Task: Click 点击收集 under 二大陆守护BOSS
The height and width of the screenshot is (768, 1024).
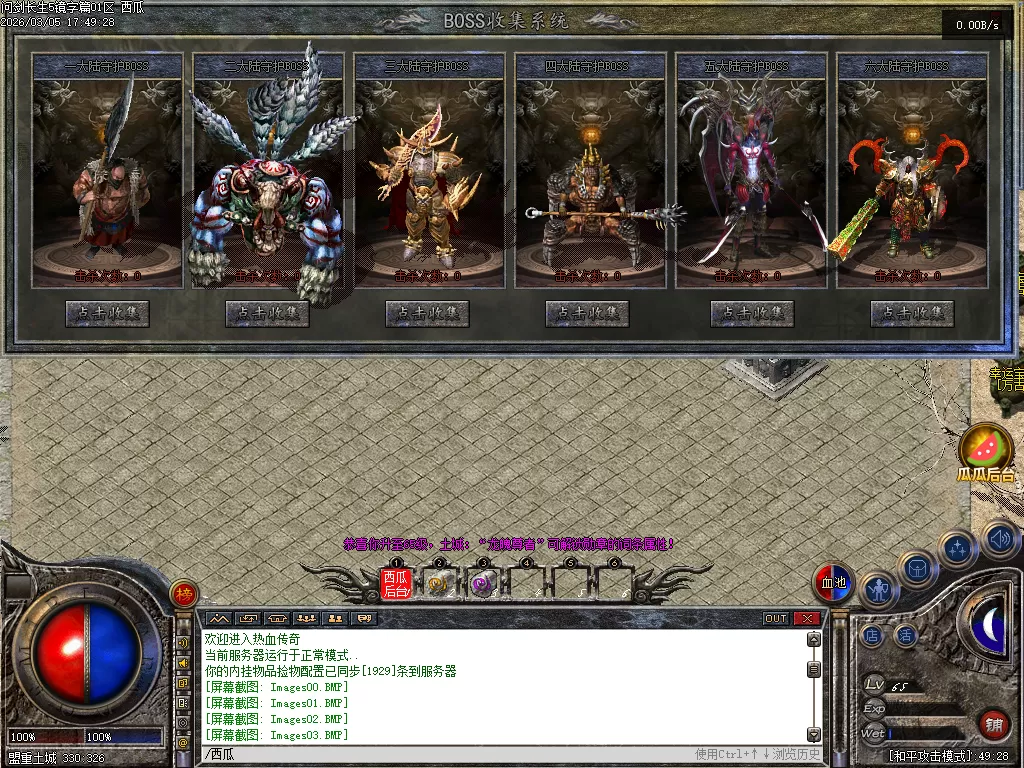Action: (267, 313)
